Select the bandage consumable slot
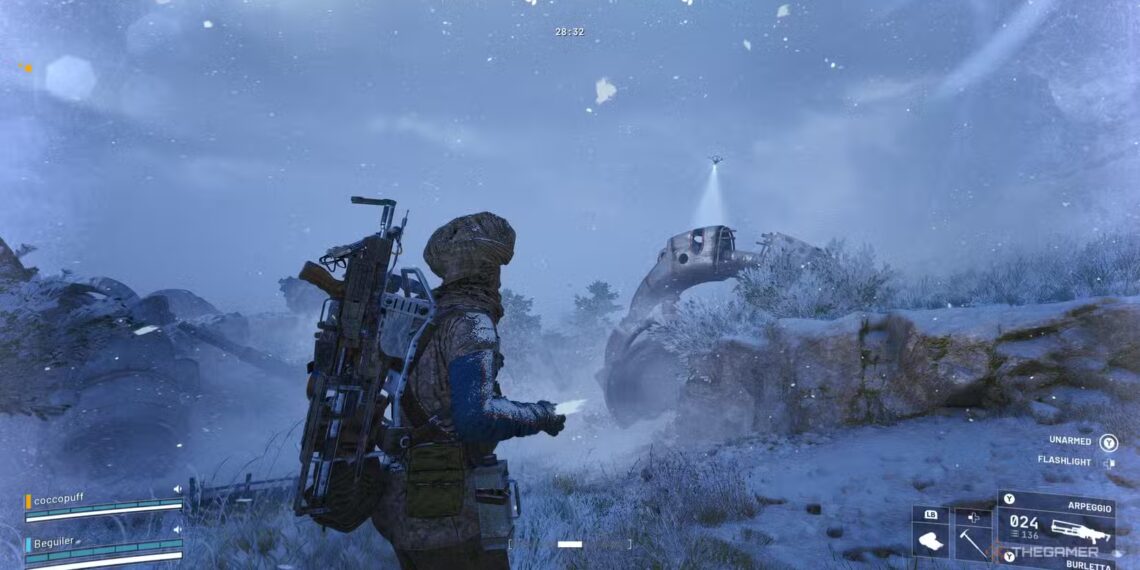Image resolution: width=1140 pixels, height=570 pixels. pos(930,535)
